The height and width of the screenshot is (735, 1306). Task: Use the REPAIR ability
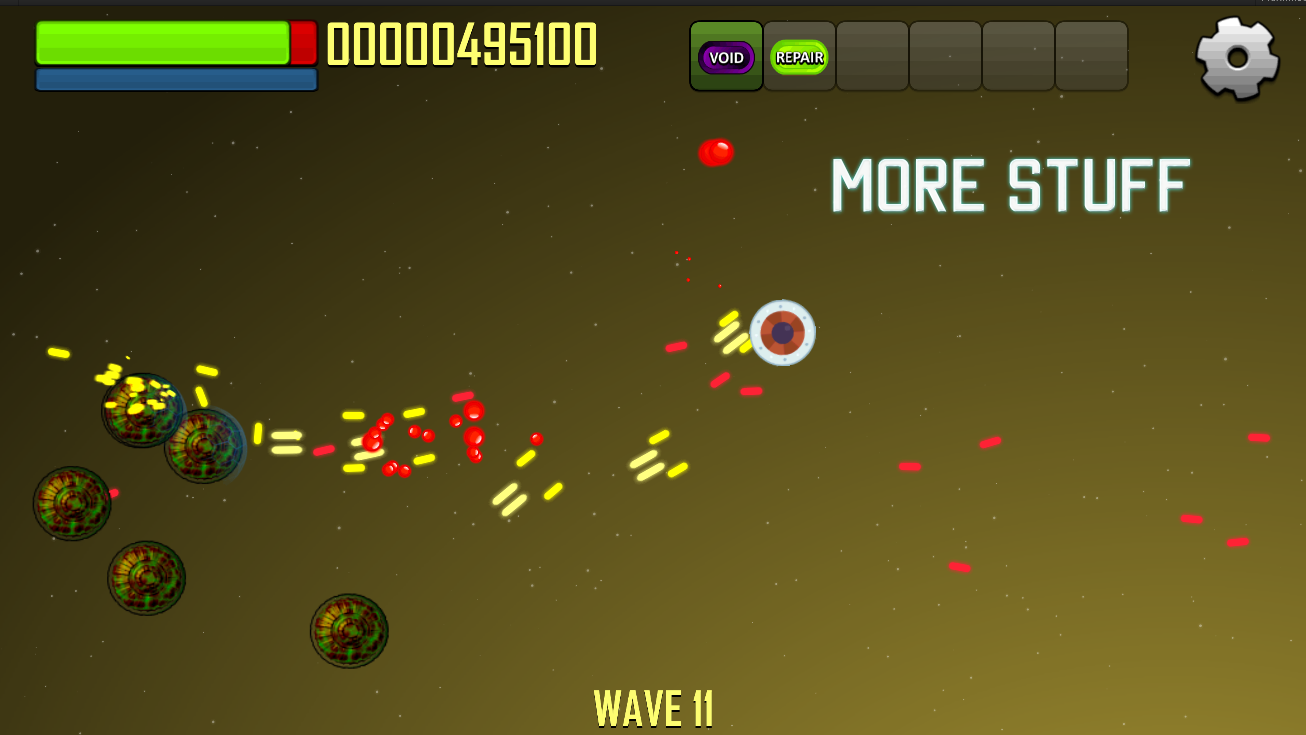pyautogui.click(x=799, y=57)
